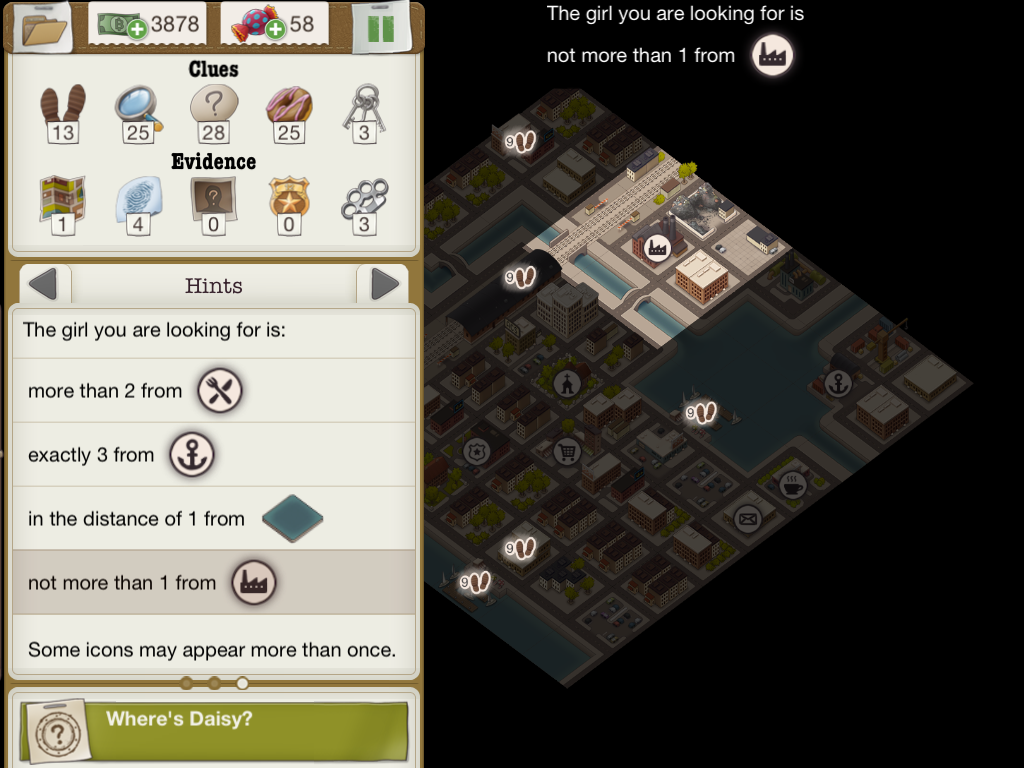Choose the donut clue item

point(289,110)
